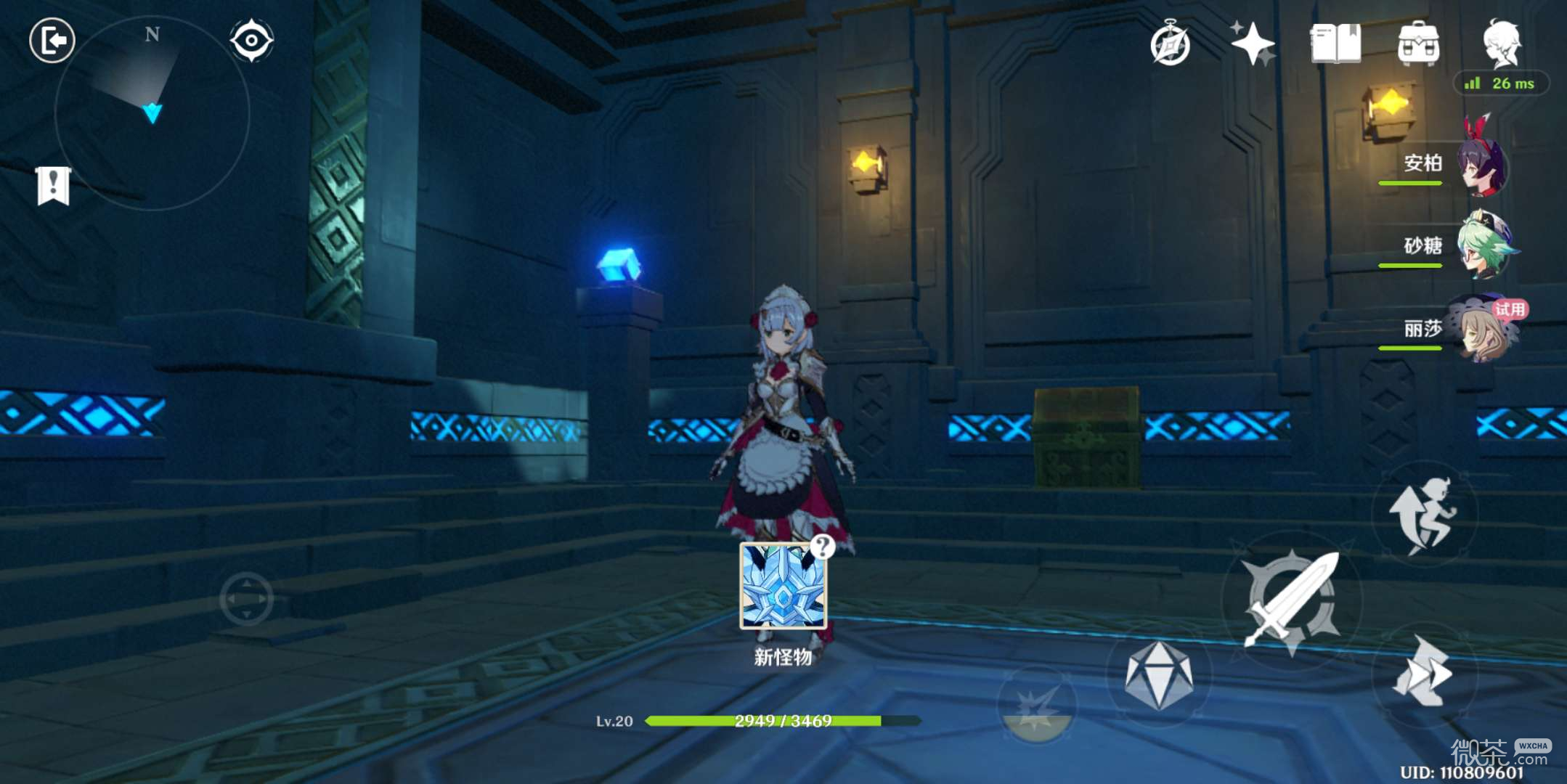The height and width of the screenshot is (784, 1567).
Task: Switch to party member 安柏
Action: tap(1483, 167)
